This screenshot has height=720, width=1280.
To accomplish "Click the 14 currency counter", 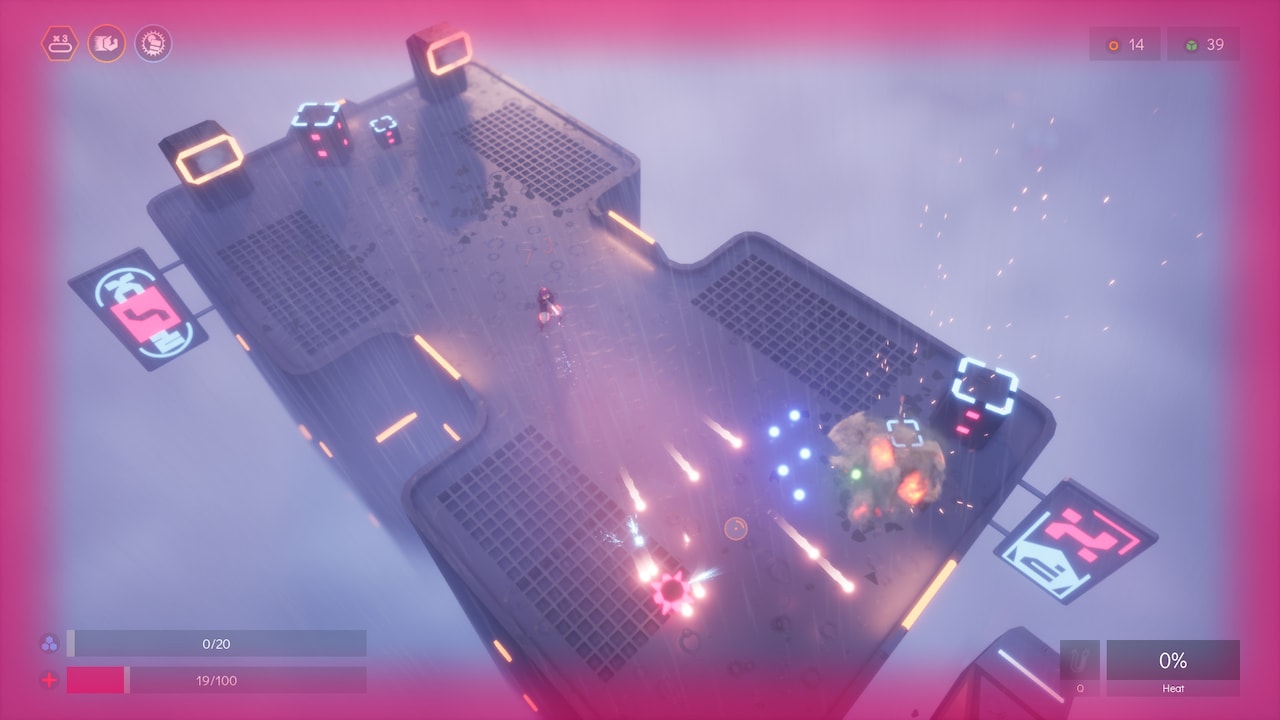I will [x=1132, y=44].
